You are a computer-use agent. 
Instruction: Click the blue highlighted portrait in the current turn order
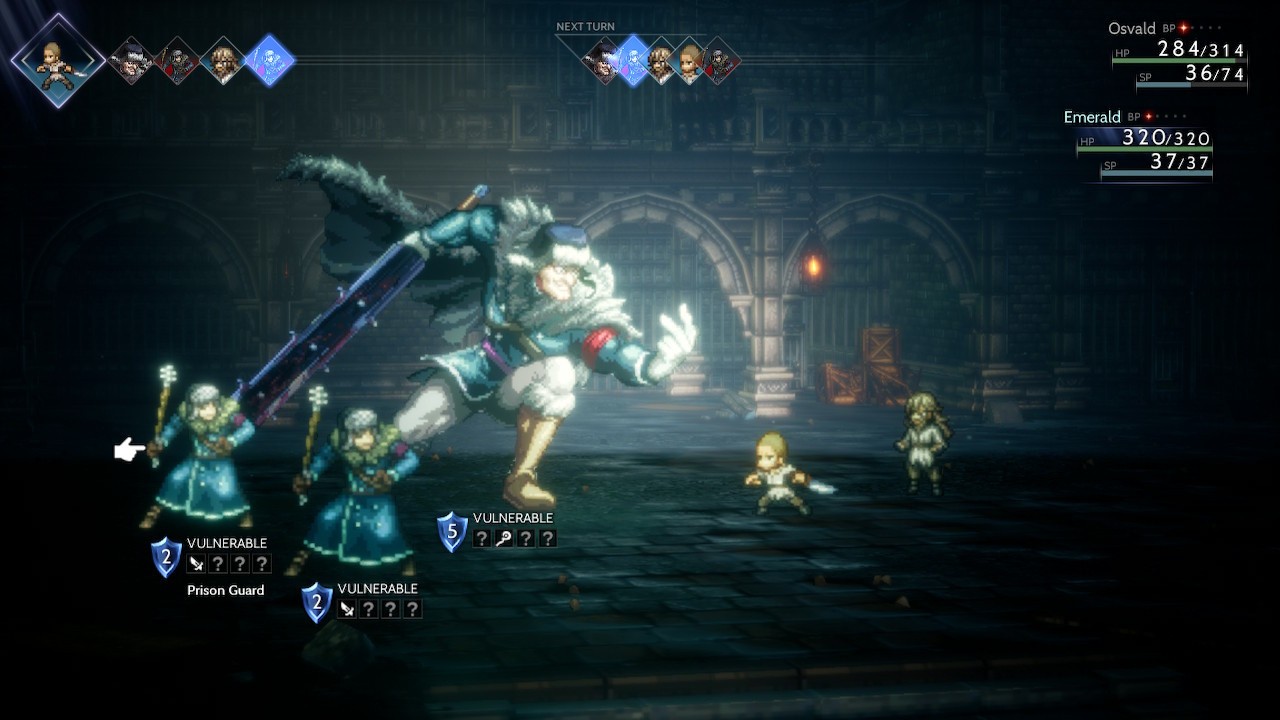click(x=269, y=60)
